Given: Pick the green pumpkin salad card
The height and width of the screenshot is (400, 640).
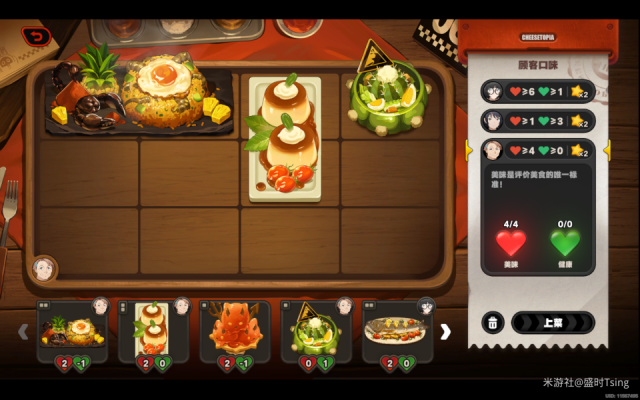Looking at the screenshot, I should 316,330.
